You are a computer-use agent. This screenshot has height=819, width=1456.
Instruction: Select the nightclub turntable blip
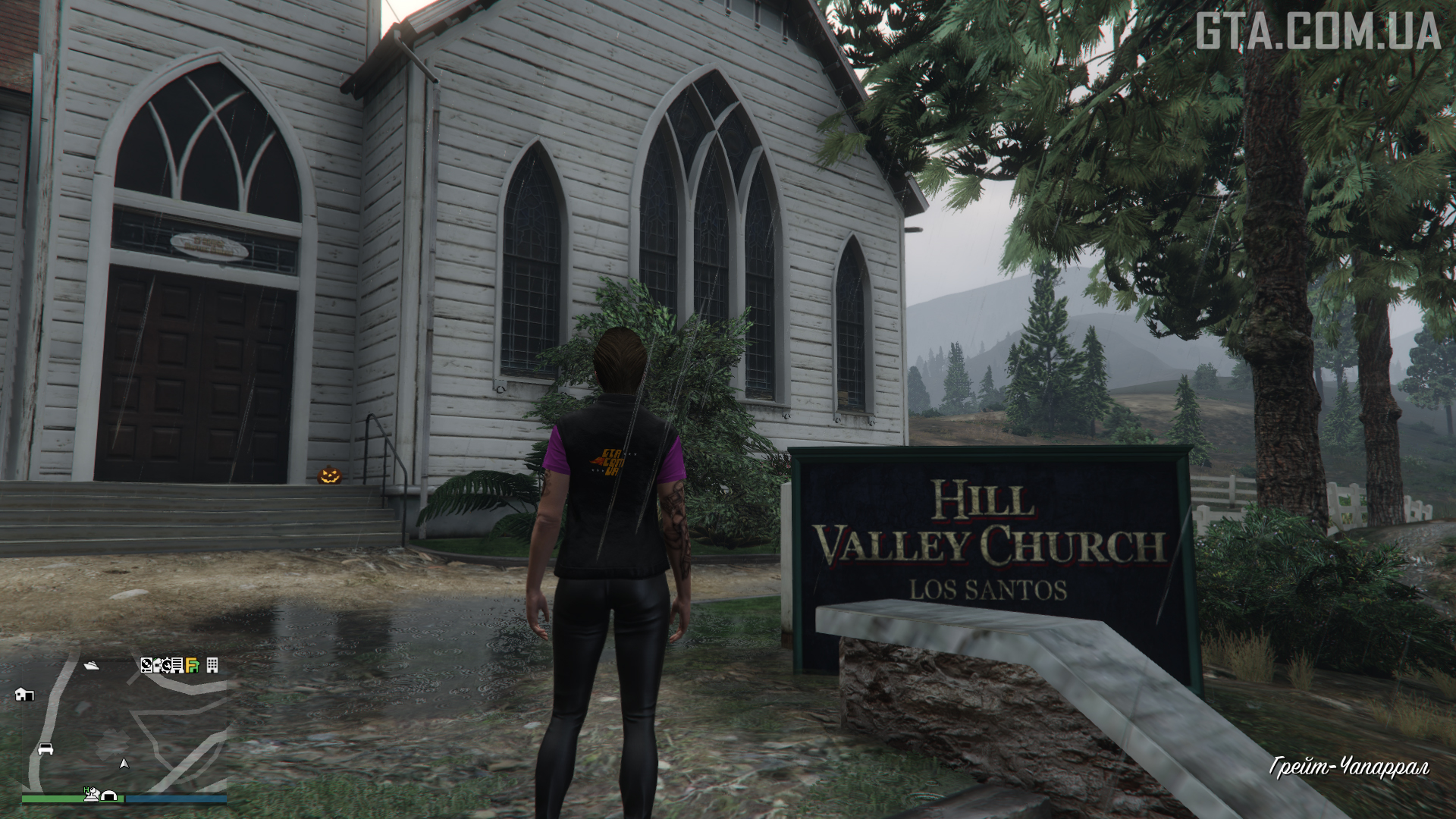point(147,665)
